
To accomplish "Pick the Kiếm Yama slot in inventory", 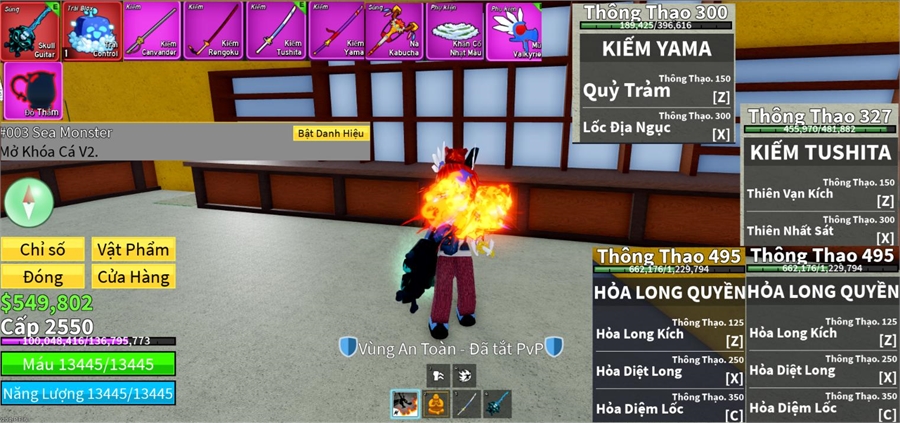I will click(337, 30).
